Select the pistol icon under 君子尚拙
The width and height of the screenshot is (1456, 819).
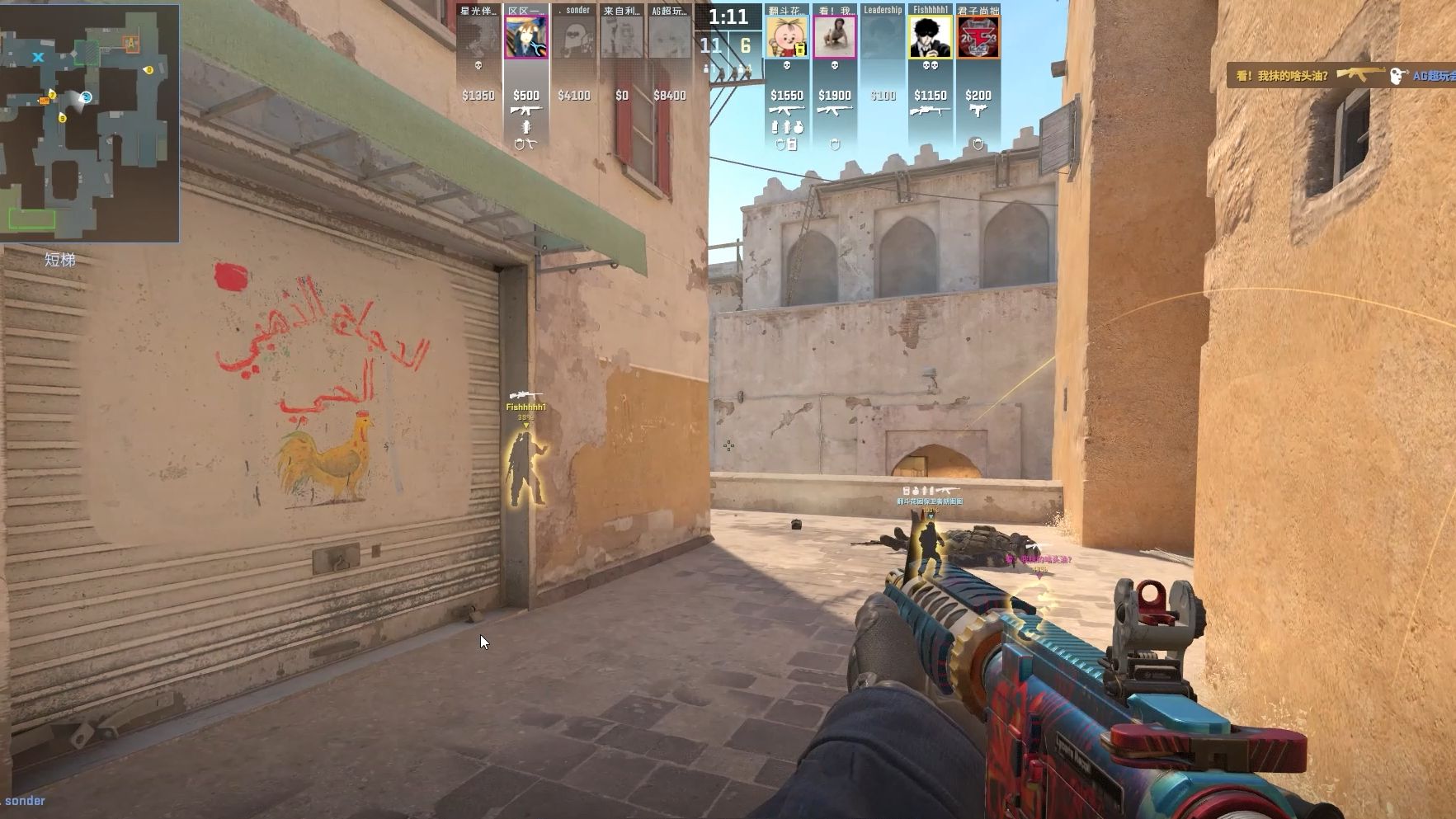(978, 111)
